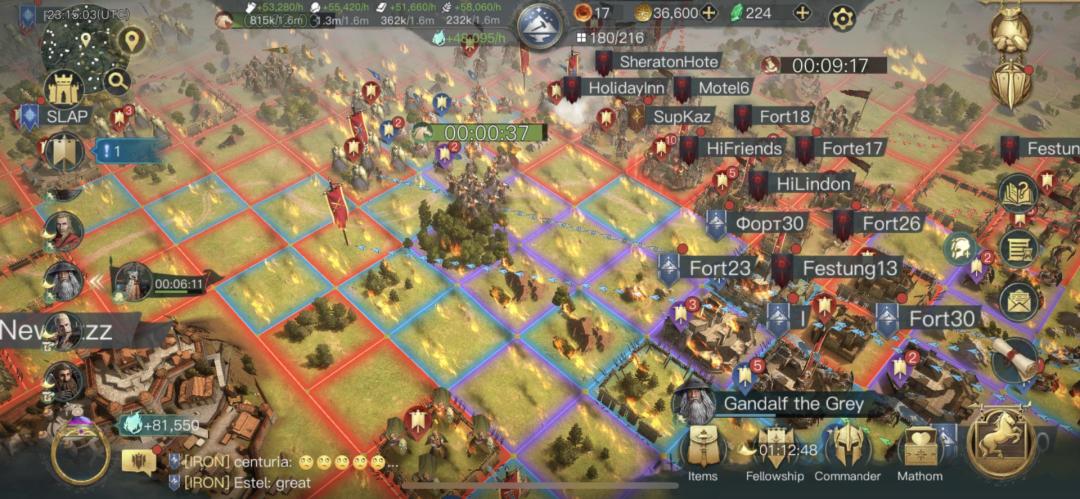Click the map location pin button
The image size is (1080, 499).
coord(132,41)
